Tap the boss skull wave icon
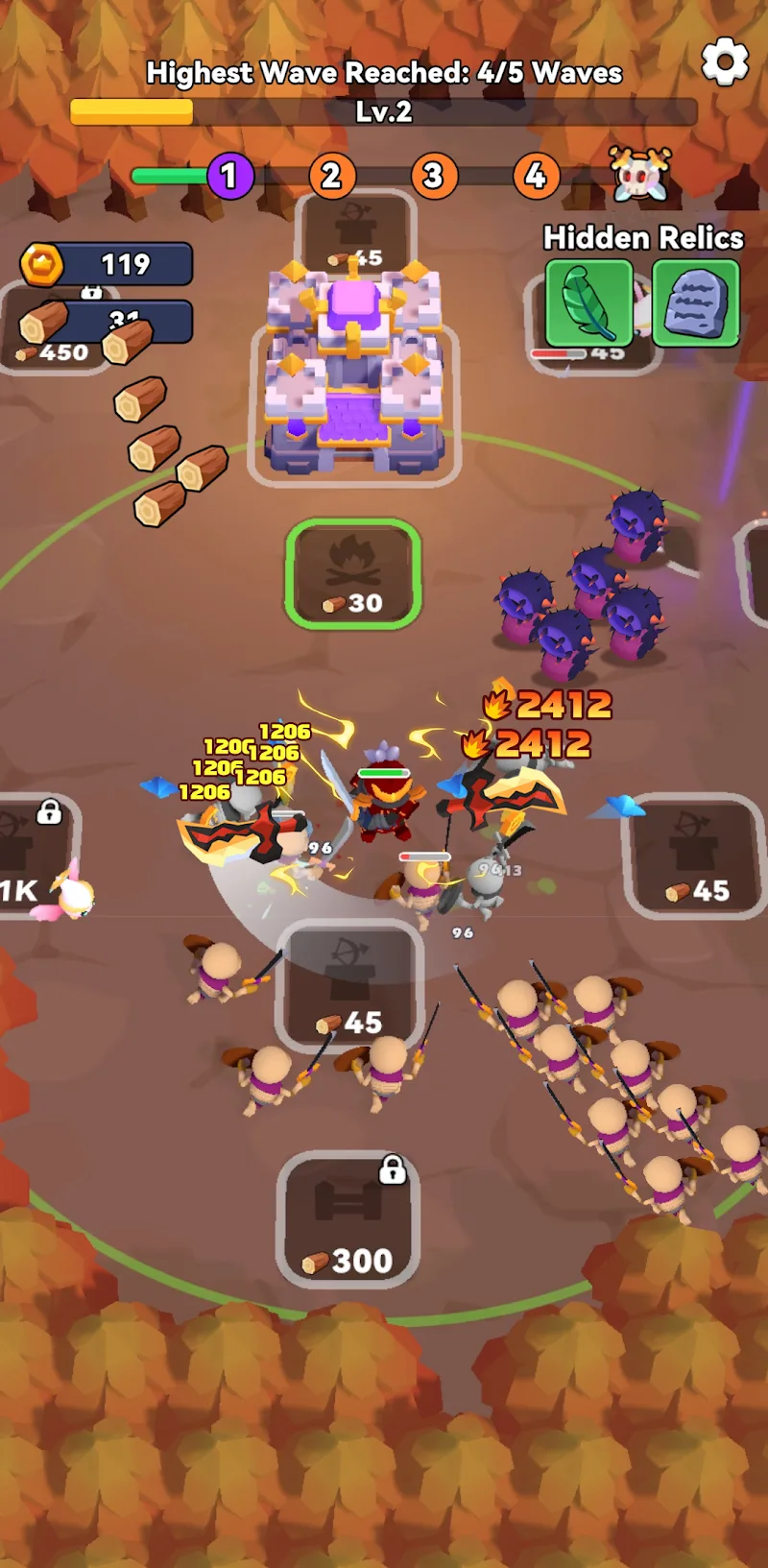 640,176
